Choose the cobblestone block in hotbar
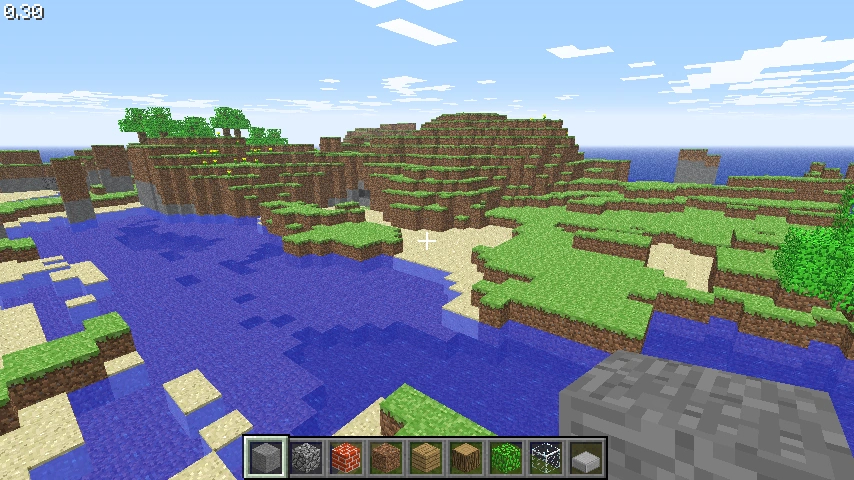This screenshot has width=854, height=480. tap(306, 458)
